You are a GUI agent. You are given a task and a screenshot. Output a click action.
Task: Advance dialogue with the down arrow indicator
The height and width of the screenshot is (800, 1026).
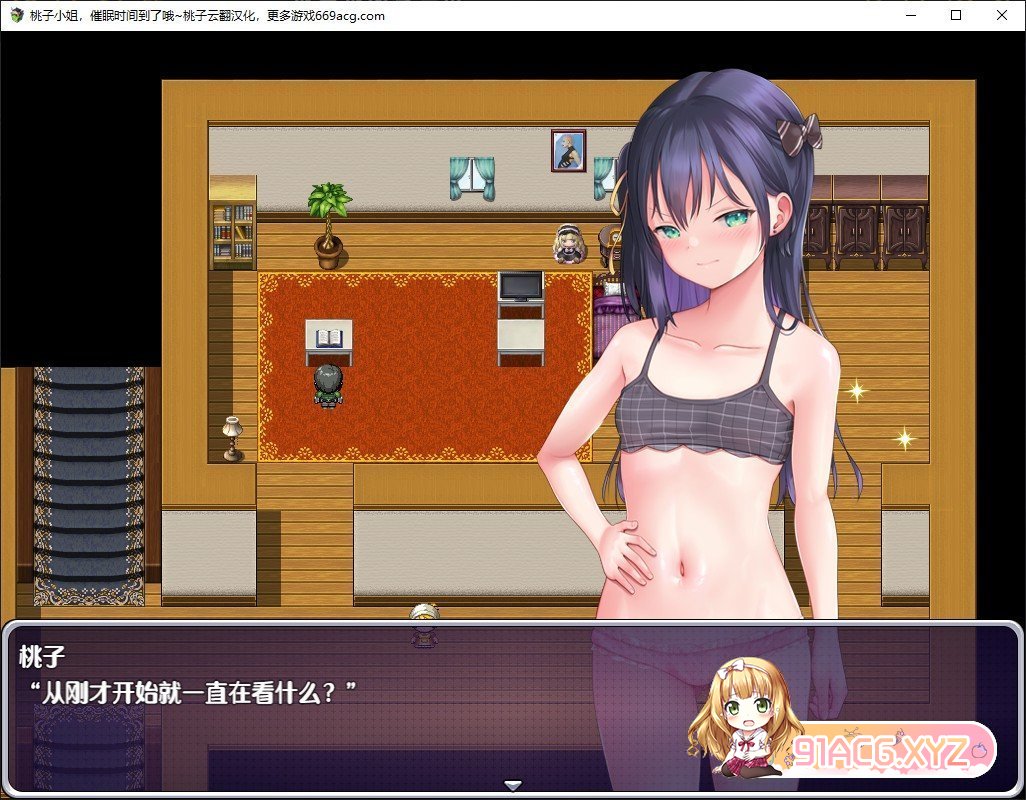512,786
